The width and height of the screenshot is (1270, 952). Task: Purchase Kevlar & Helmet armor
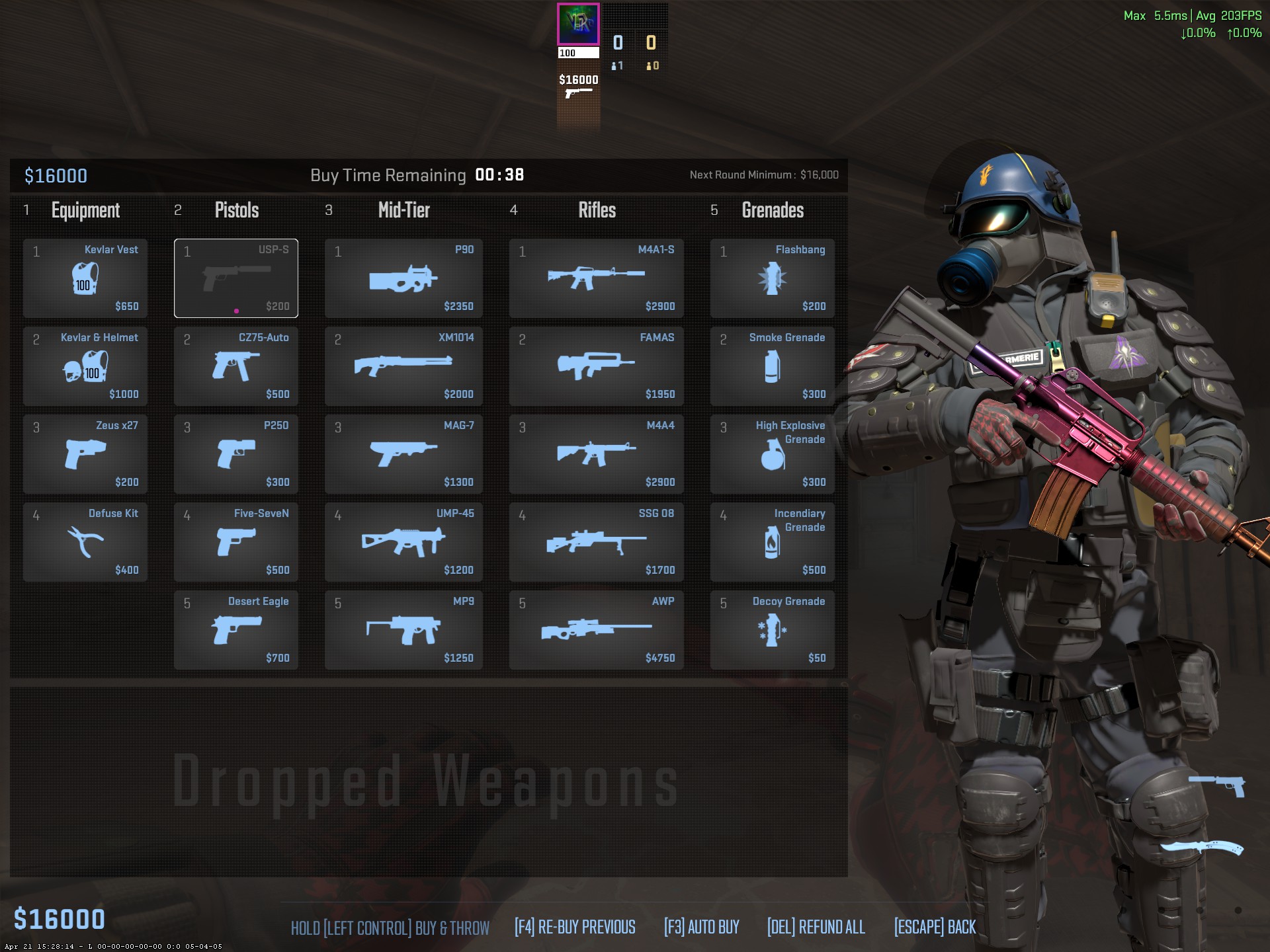(x=85, y=366)
